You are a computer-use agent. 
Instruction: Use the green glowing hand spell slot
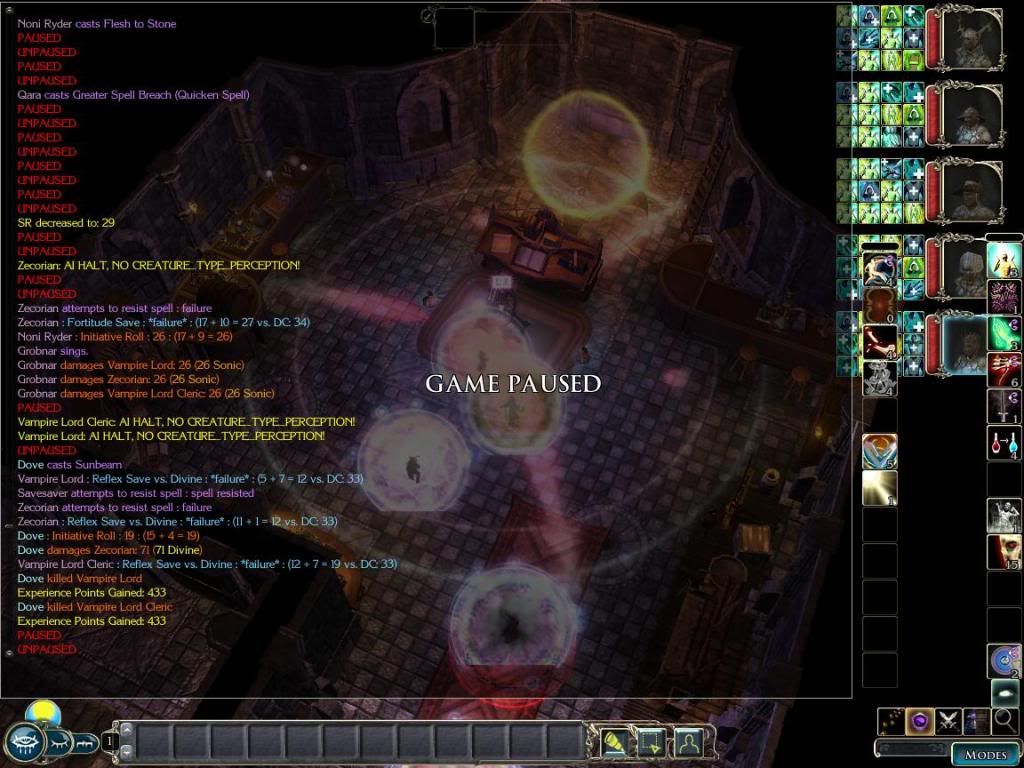[1004, 332]
